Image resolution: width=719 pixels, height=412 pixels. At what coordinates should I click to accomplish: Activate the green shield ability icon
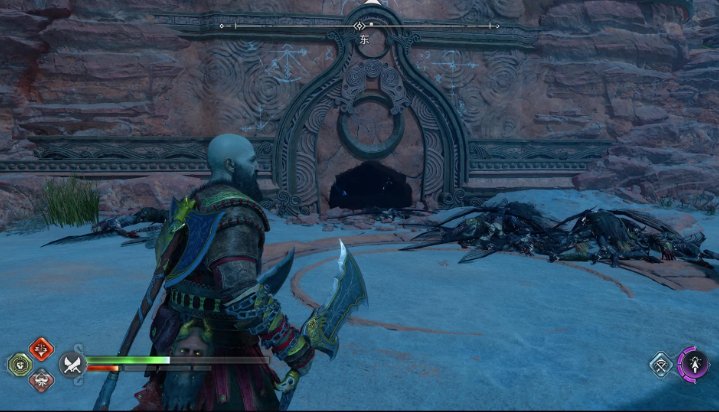tap(21, 364)
